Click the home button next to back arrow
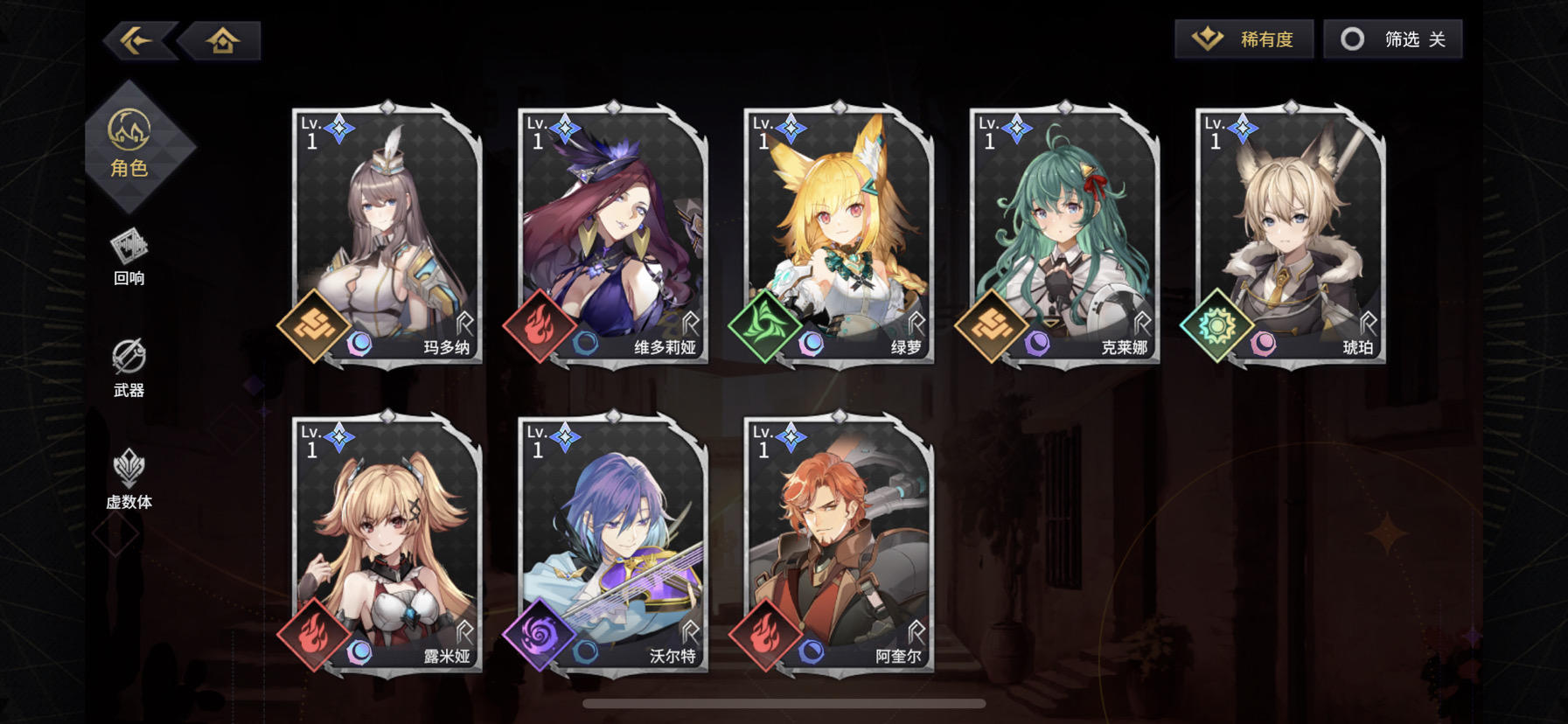Viewport: 1568px width, 724px height. click(x=221, y=38)
